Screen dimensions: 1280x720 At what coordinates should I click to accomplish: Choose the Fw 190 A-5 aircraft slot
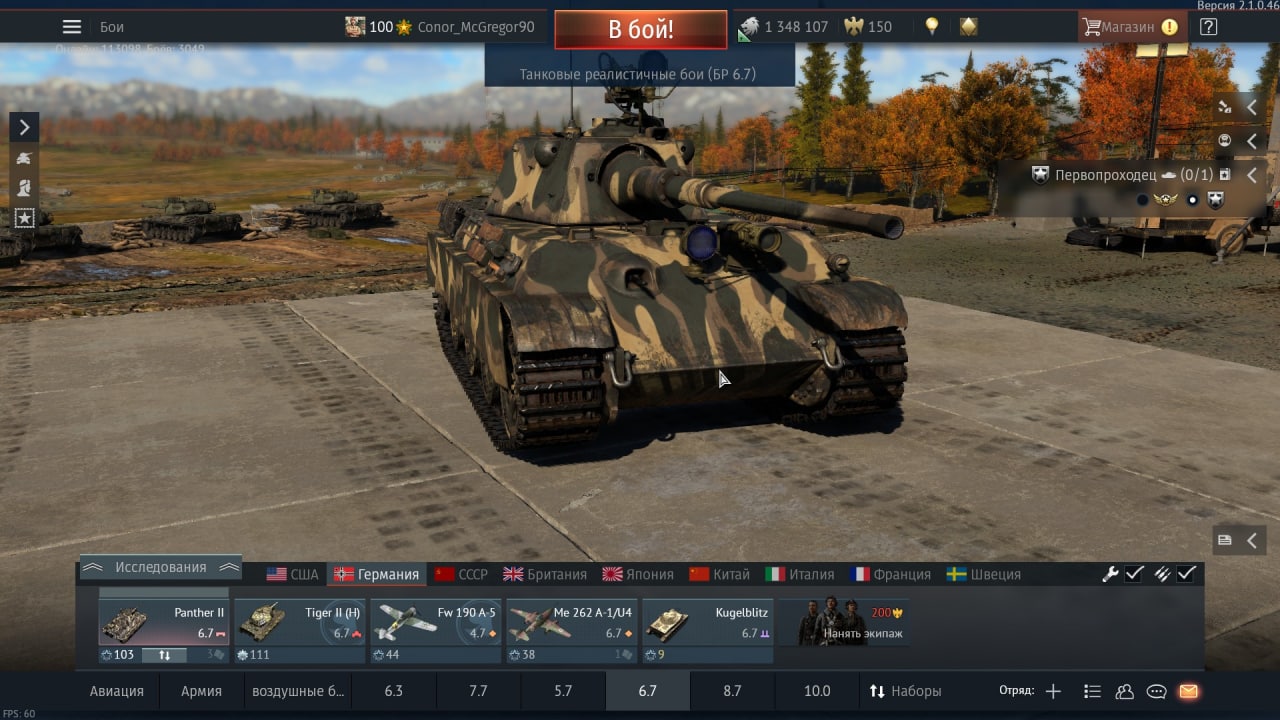coord(435,624)
